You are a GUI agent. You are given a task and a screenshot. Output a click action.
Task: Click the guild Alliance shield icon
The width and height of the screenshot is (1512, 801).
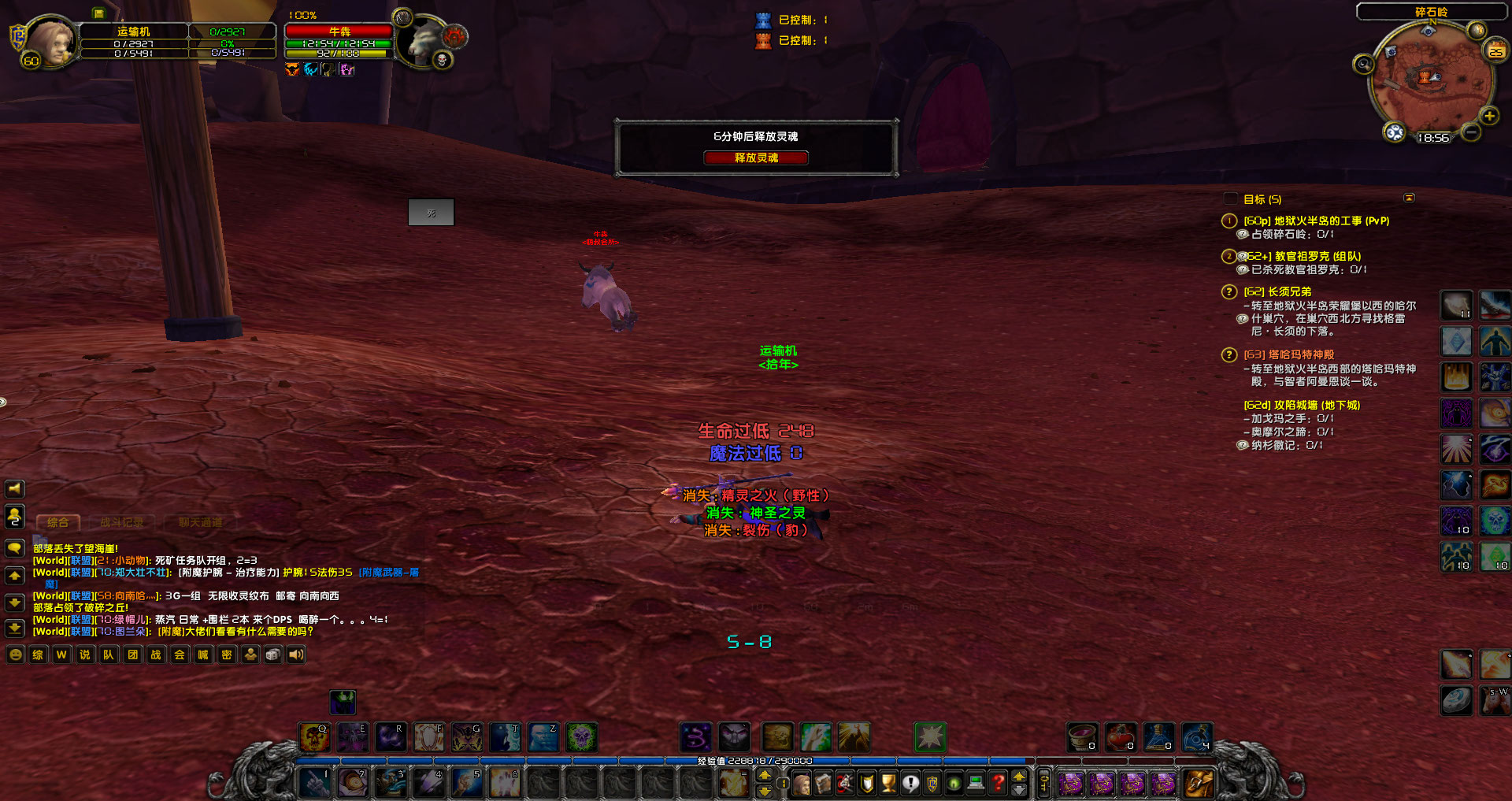932,784
